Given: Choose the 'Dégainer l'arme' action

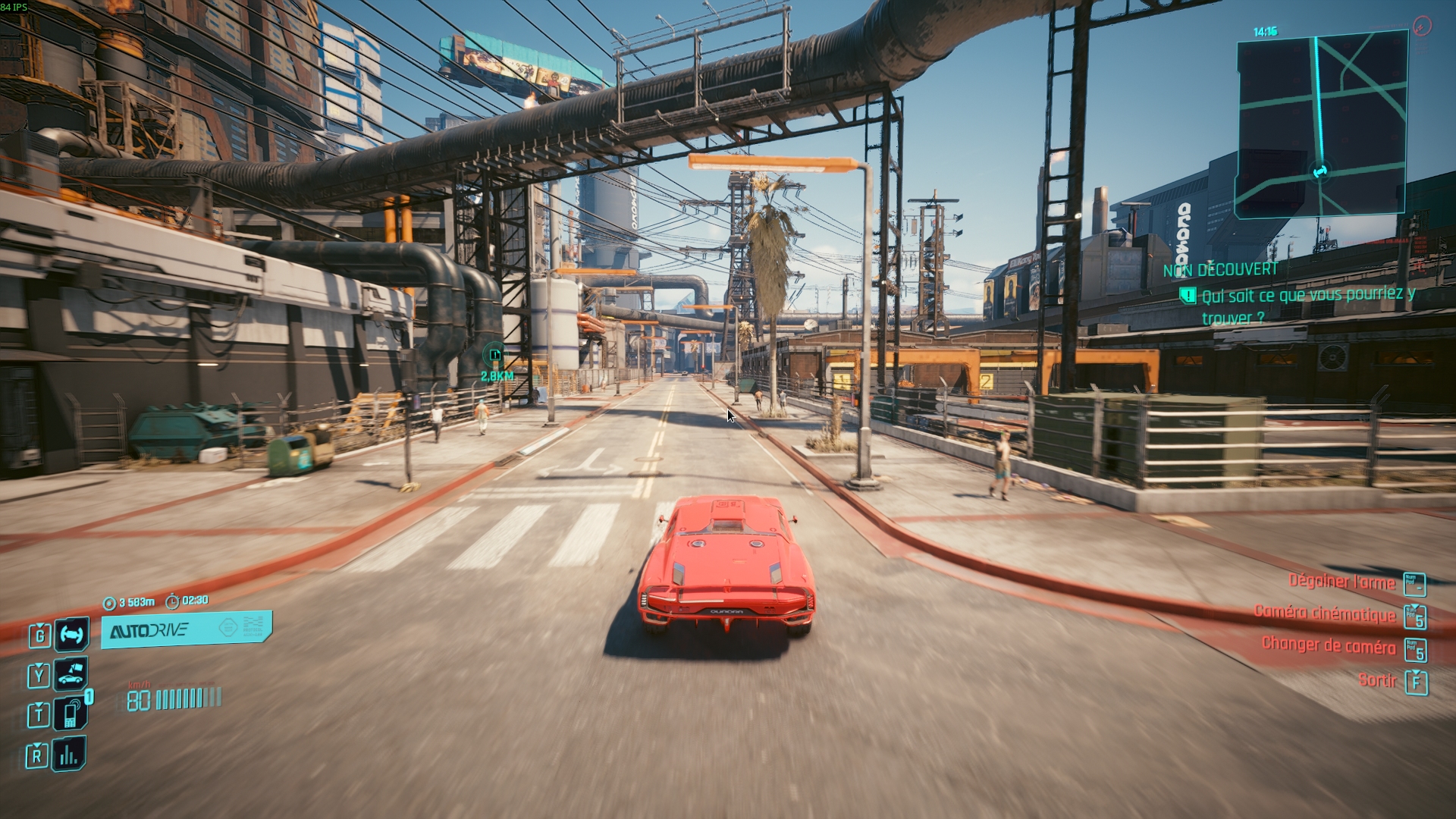Looking at the screenshot, I should pos(1341,582).
